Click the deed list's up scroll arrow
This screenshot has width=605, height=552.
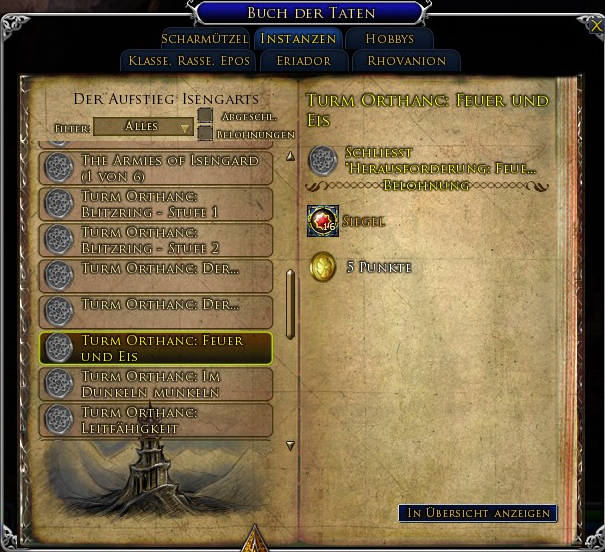291,156
